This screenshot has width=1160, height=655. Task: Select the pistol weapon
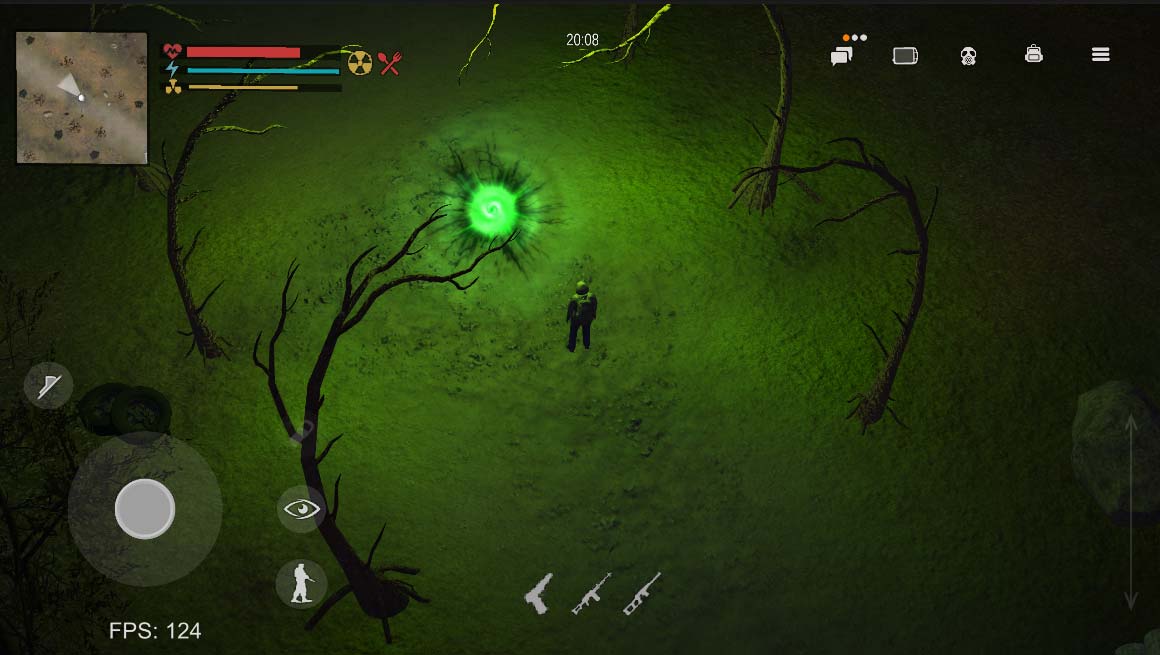539,593
